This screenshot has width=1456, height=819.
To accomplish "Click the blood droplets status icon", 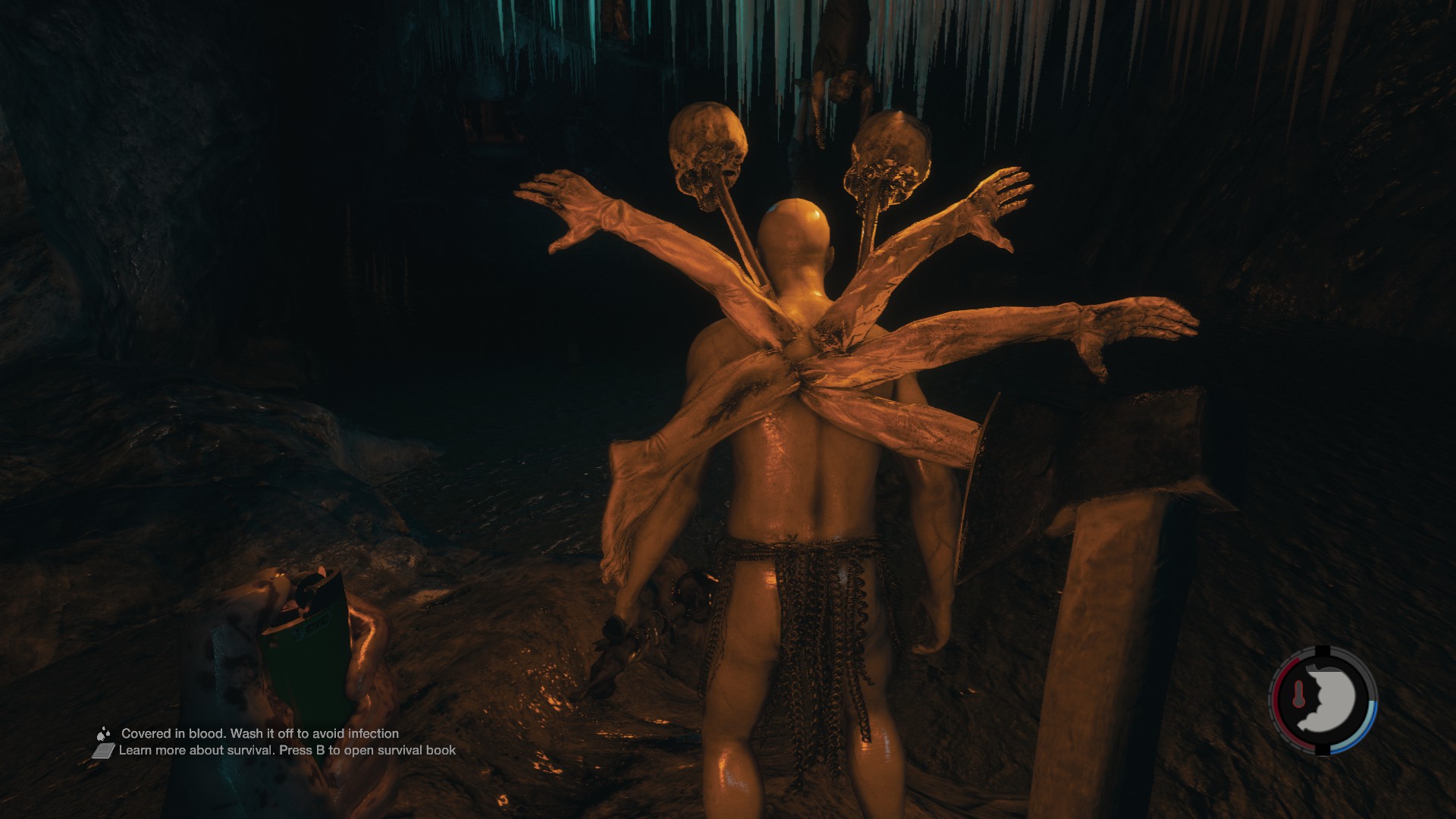I will click(104, 733).
